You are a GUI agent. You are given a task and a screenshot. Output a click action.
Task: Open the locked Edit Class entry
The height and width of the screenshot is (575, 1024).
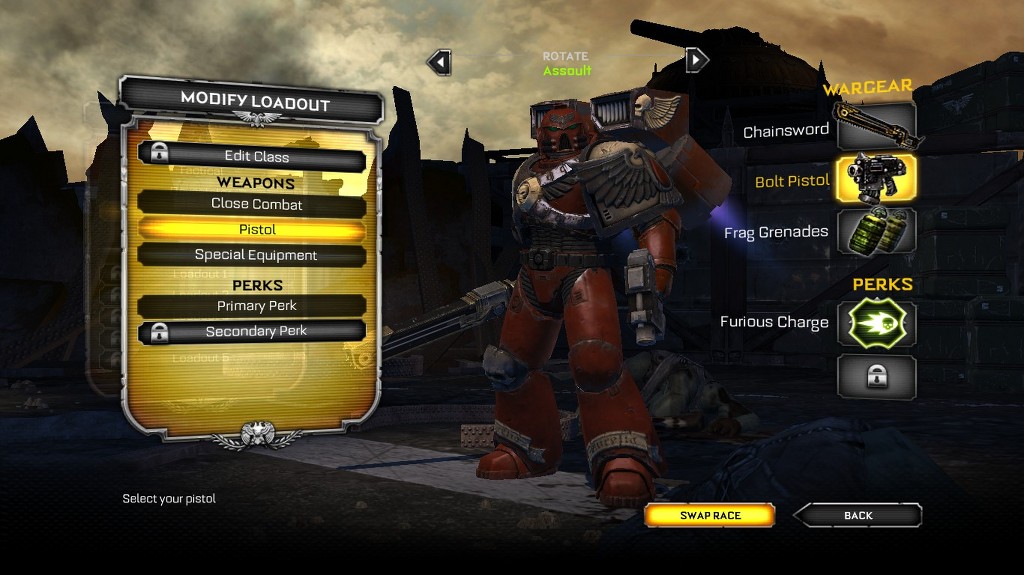click(x=252, y=156)
